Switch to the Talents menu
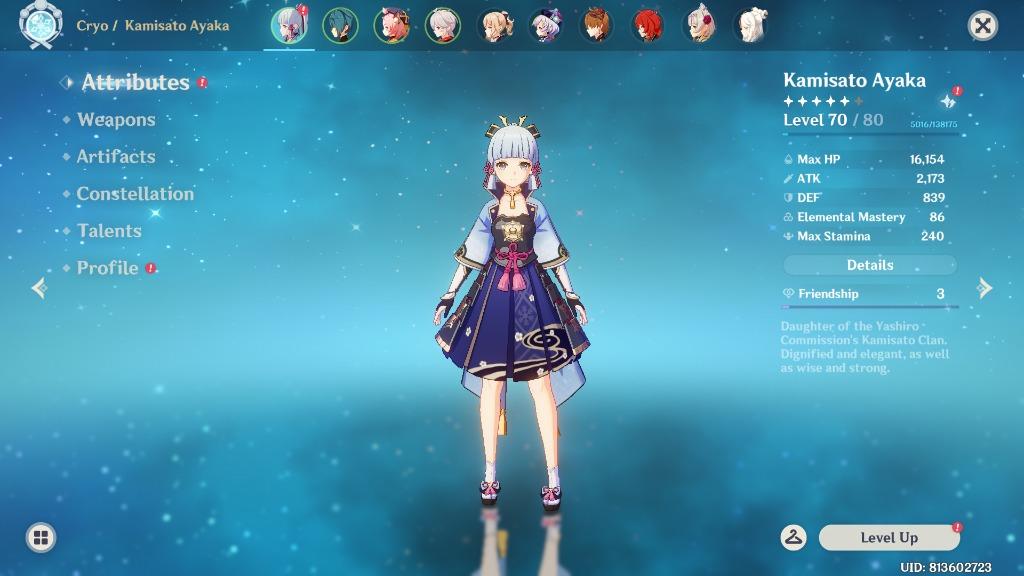1024x576 pixels. click(109, 231)
